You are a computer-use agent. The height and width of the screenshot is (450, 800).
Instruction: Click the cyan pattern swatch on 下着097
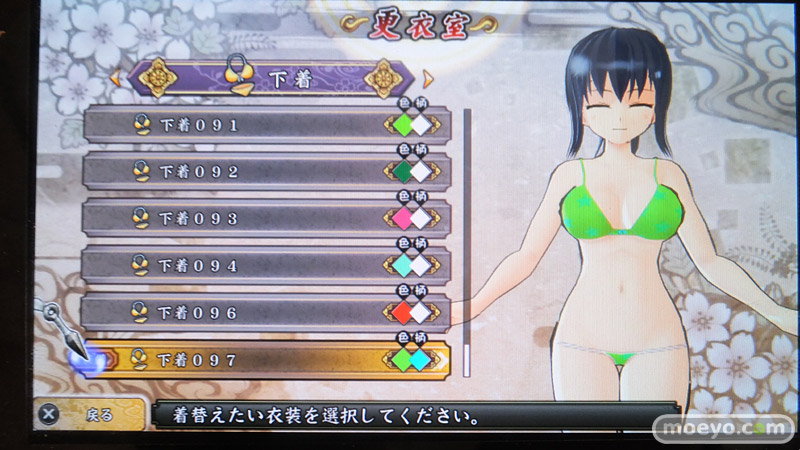pyautogui.click(x=421, y=359)
